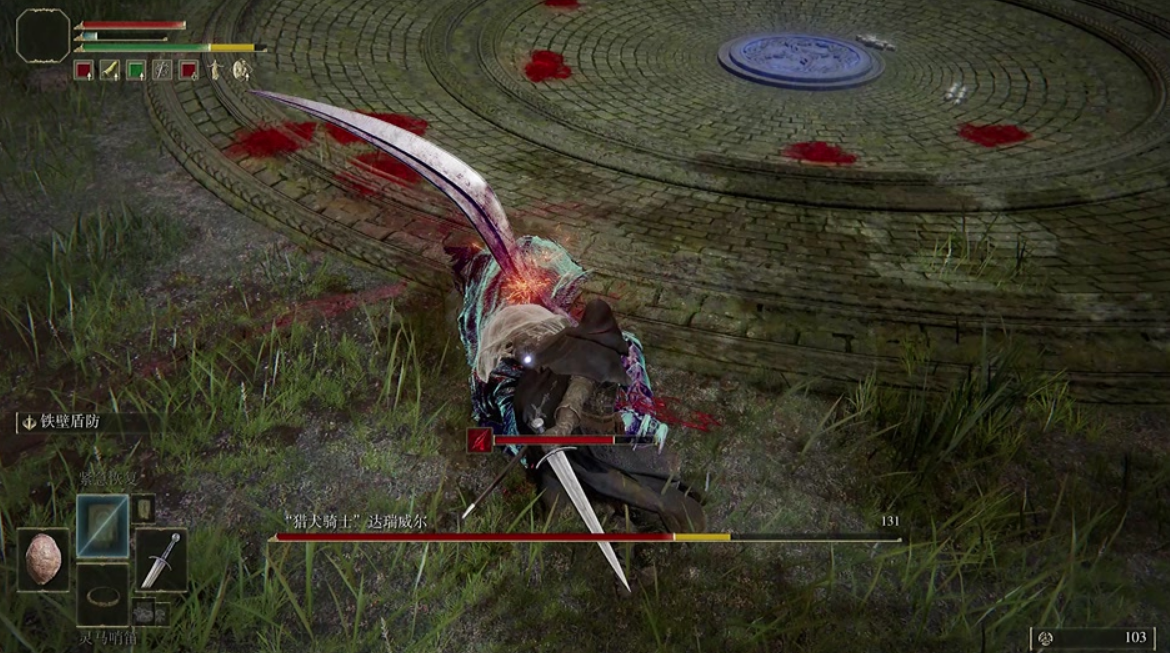This screenshot has height=653, width=1170.
Task: Click the 铁壁盾防 skill label
Action: [70, 422]
